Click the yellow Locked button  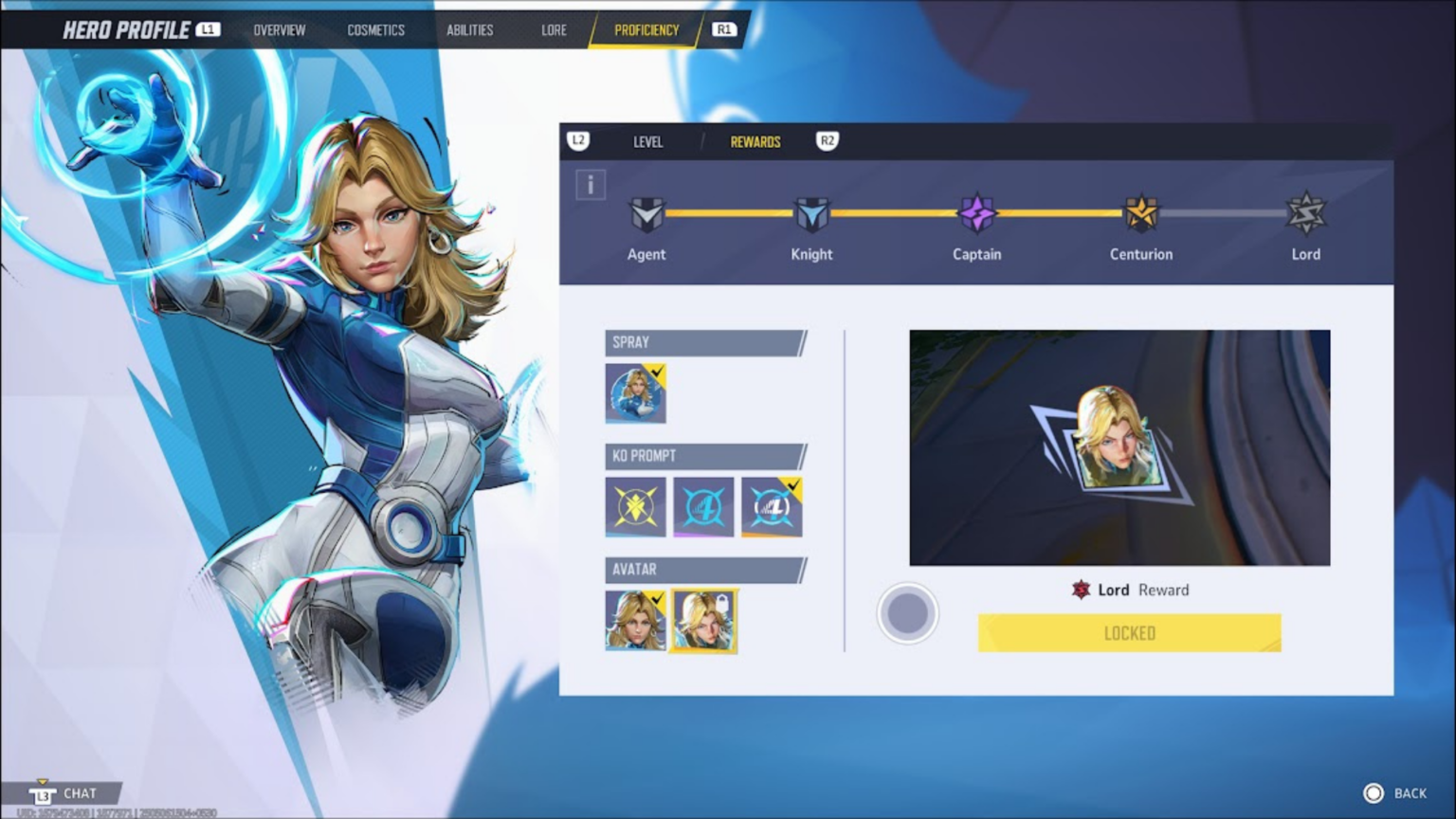pyautogui.click(x=1129, y=633)
